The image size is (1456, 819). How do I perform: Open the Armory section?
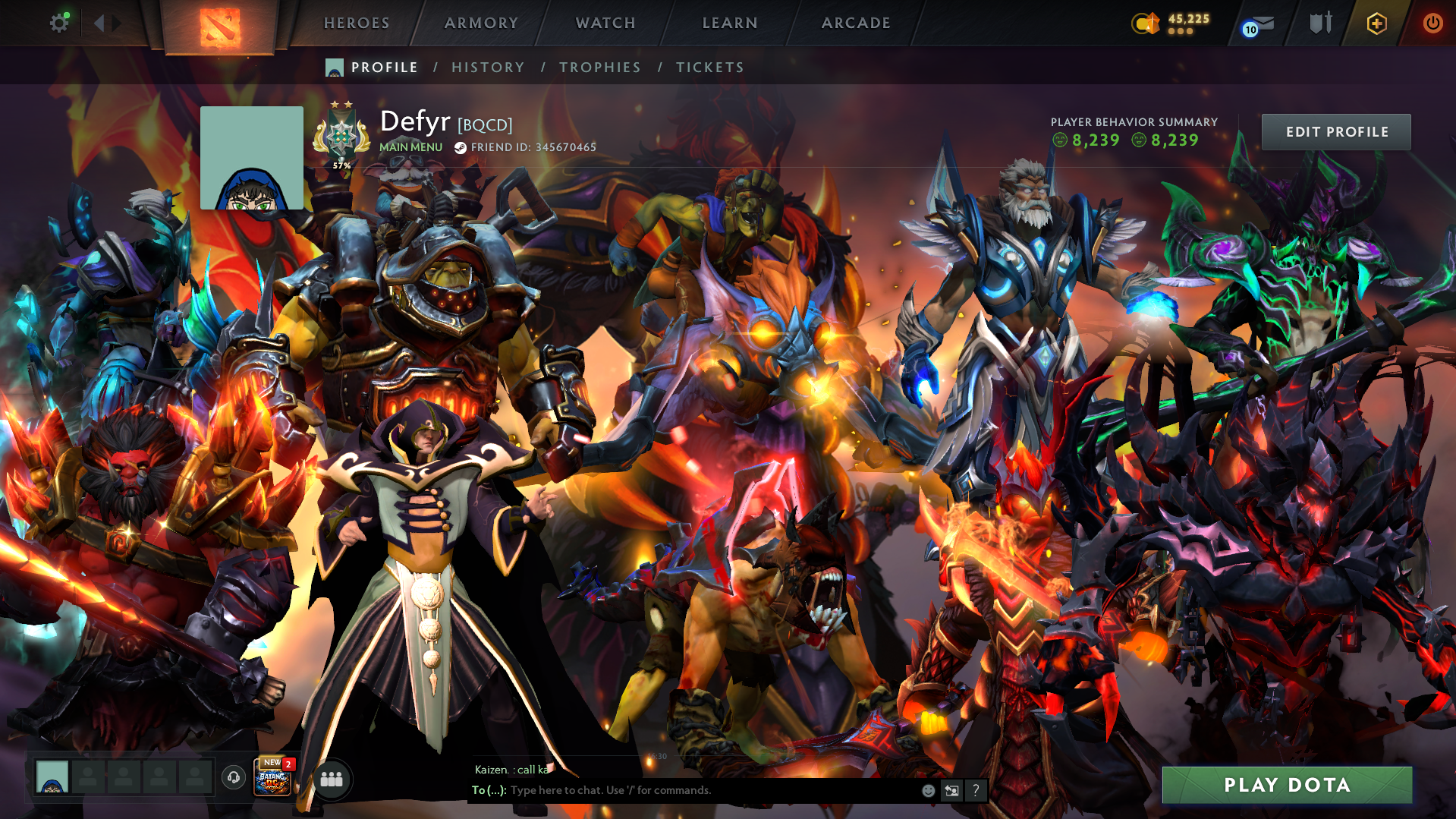point(481,24)
